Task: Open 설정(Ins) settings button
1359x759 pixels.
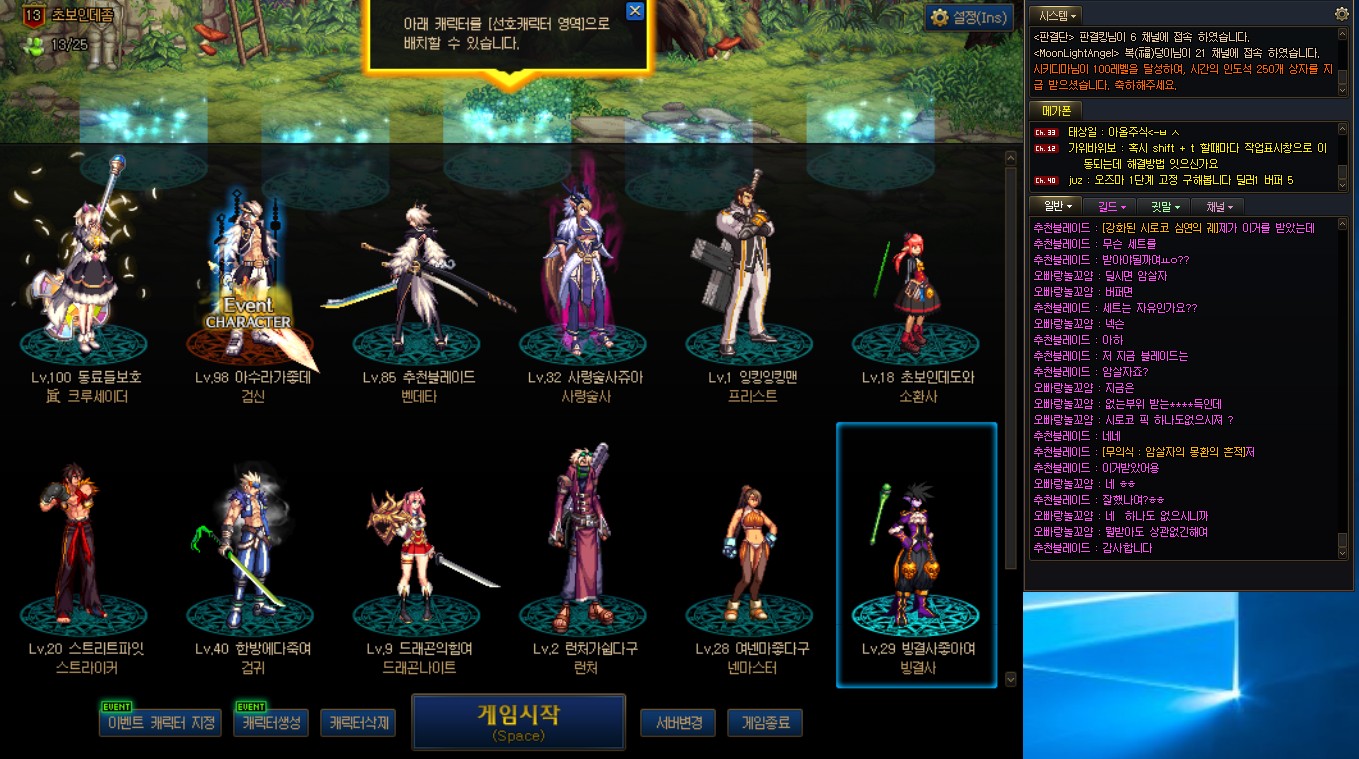Action: point(967,18)
